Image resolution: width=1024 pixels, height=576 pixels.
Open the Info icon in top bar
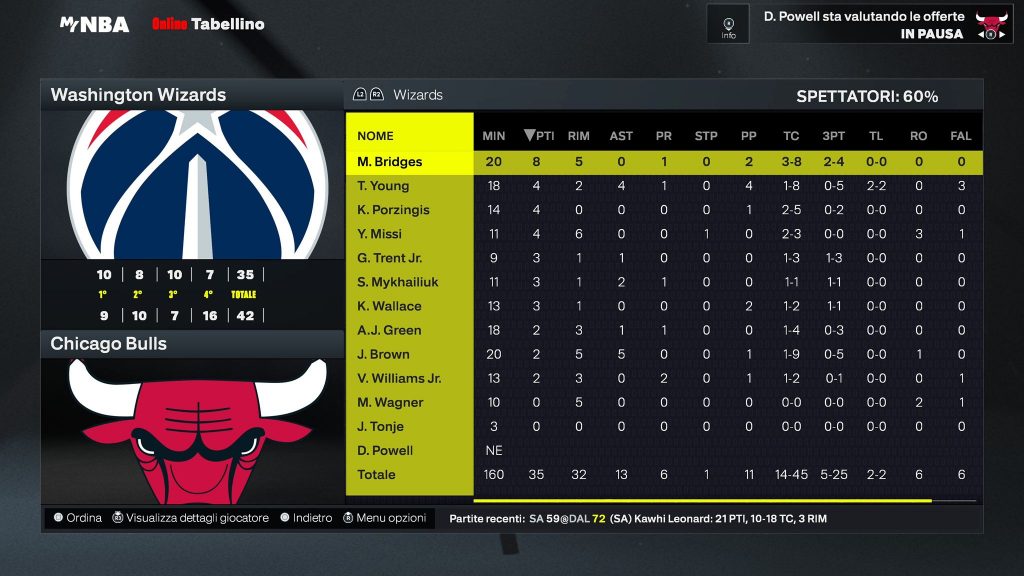(x=728, y=23)
